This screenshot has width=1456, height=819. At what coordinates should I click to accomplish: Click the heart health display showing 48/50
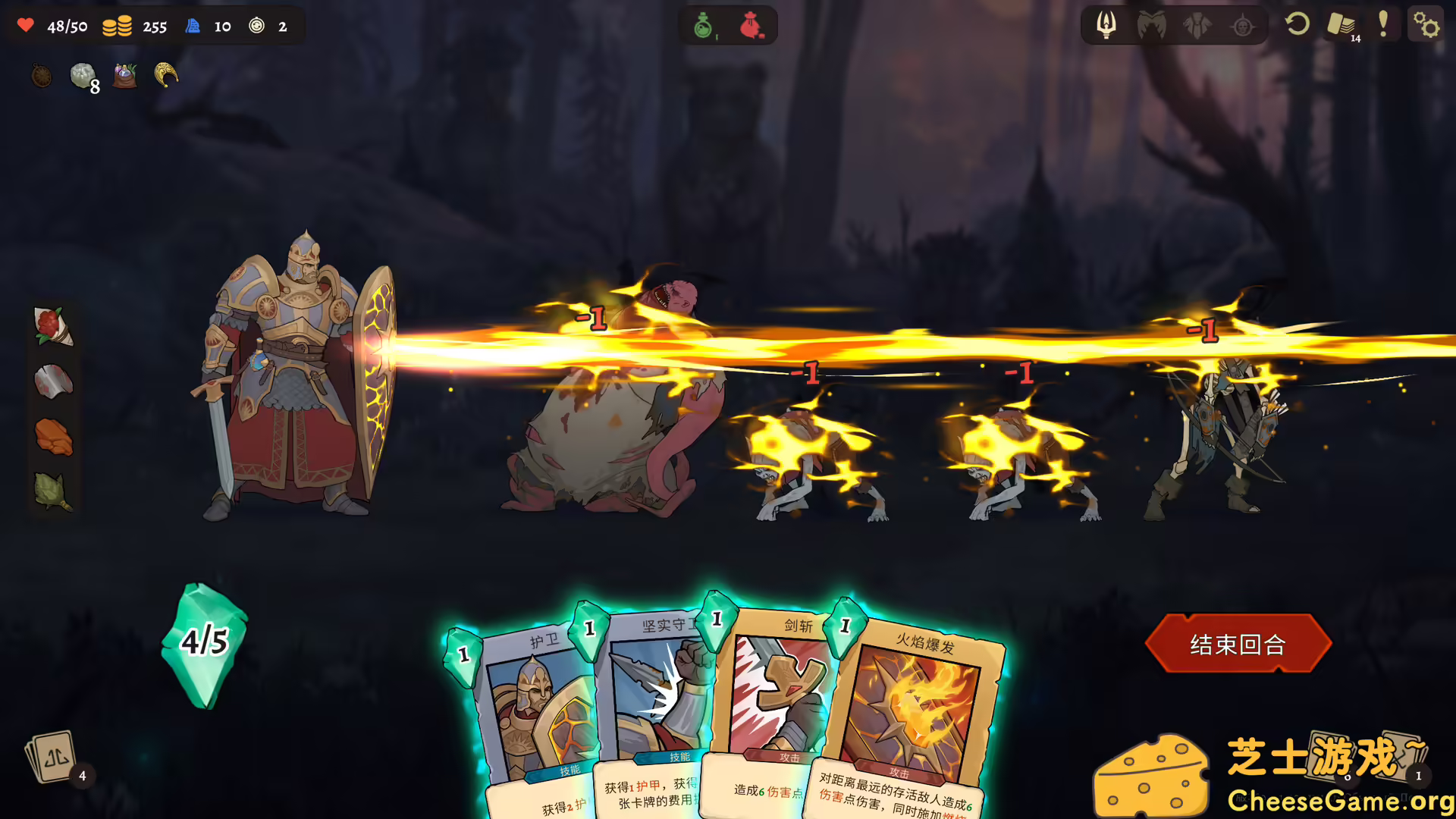click(49, 26)
